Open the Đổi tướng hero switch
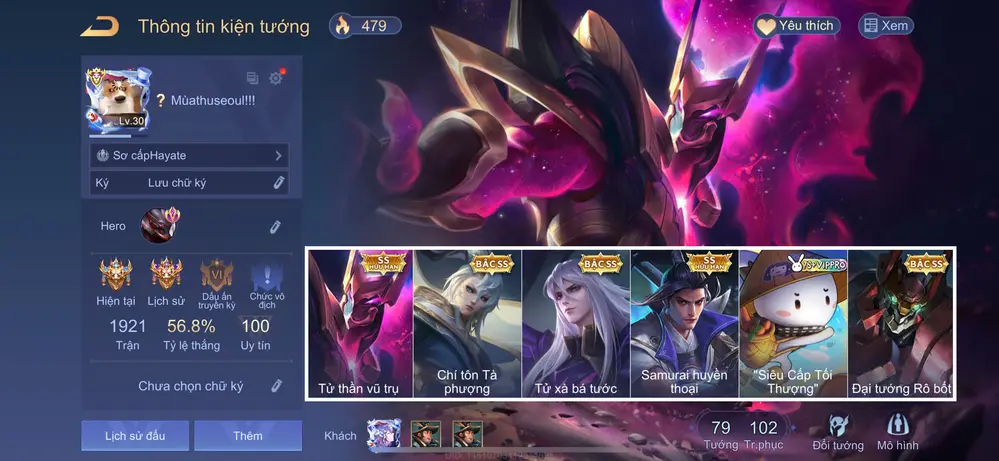999x461 pixels. [x=838, y=432]
